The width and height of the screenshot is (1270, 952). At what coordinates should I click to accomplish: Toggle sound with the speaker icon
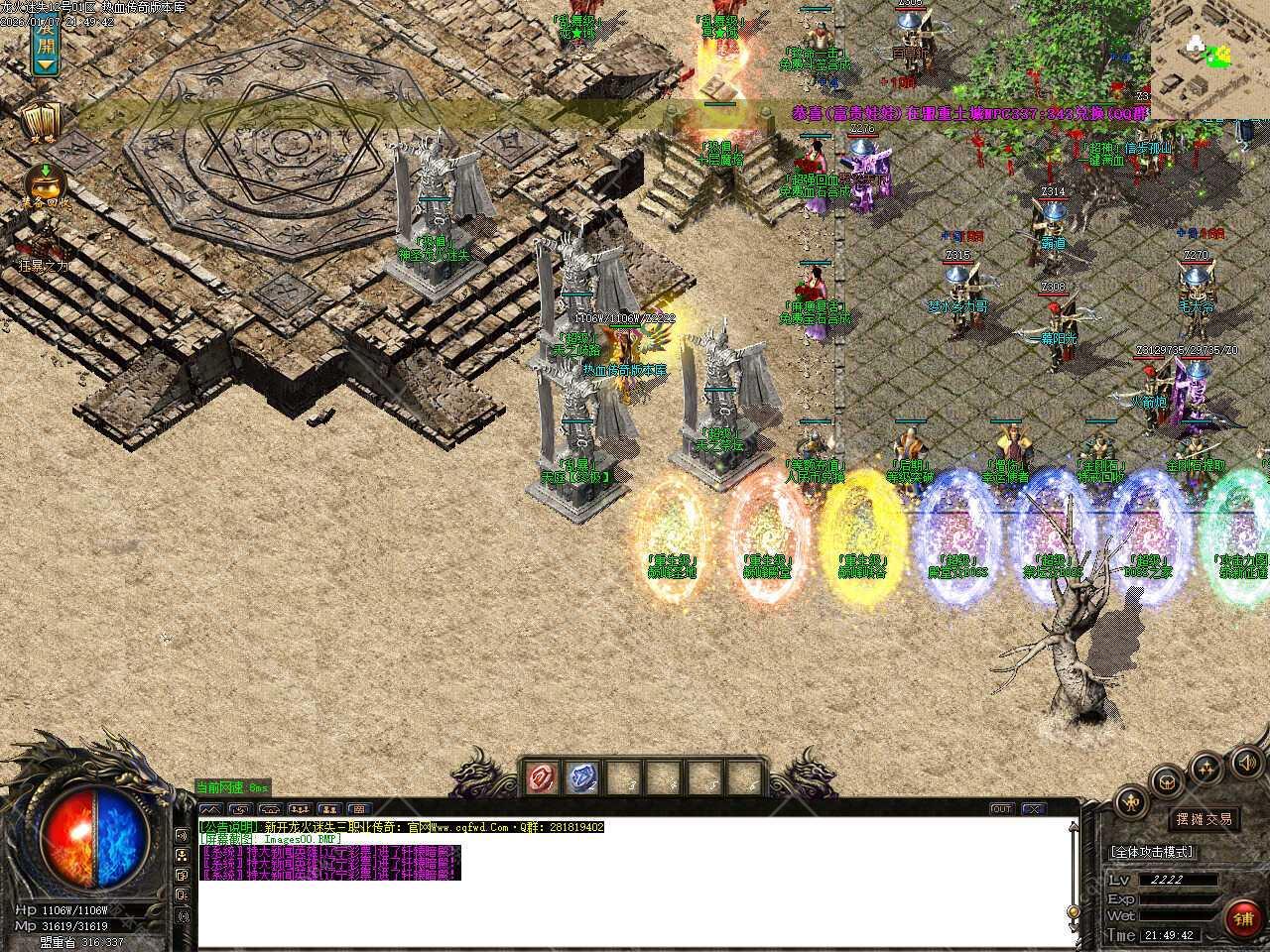click(1244, 762)
